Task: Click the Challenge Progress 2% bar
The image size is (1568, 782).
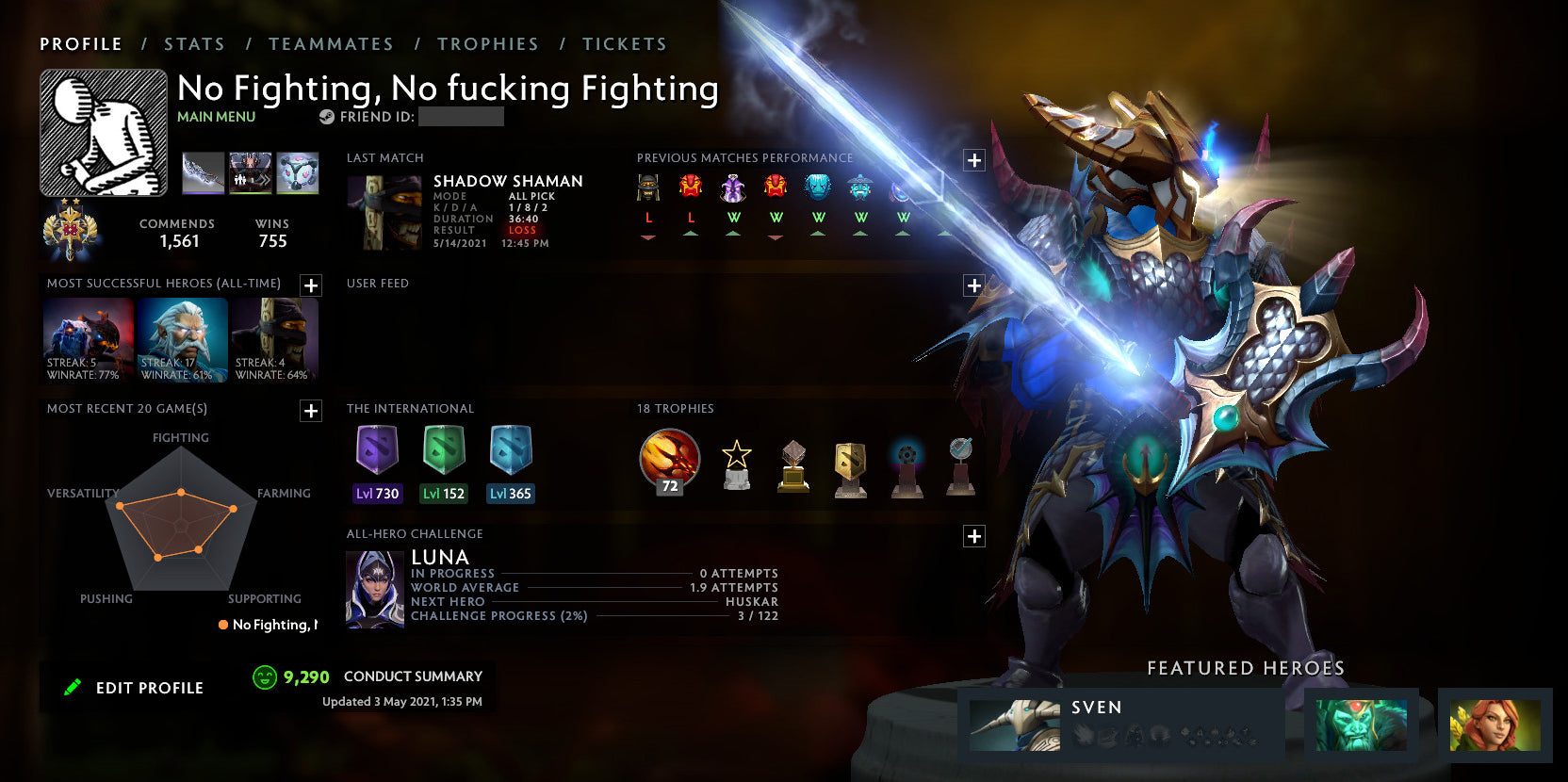Action: pyautogui.click(x=565, y=615)
